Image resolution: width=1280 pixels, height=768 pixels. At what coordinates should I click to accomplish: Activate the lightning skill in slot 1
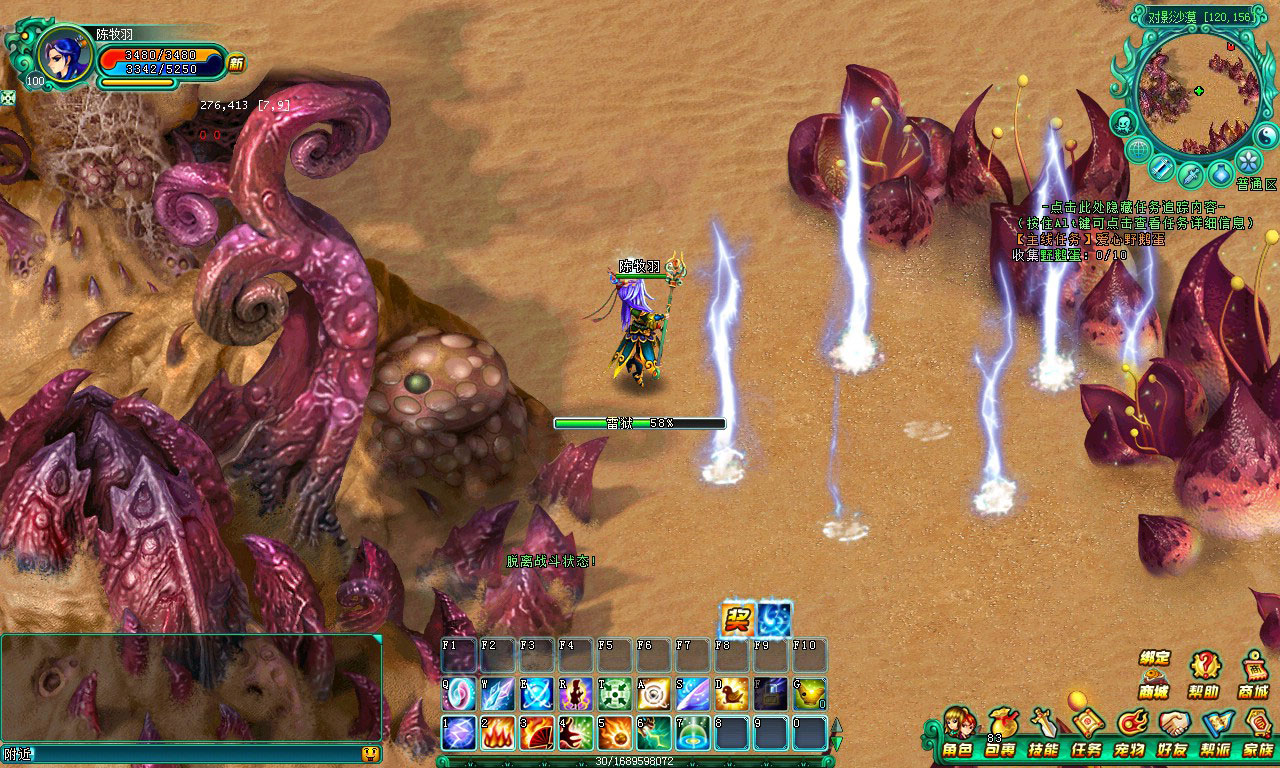coord(459,732)
